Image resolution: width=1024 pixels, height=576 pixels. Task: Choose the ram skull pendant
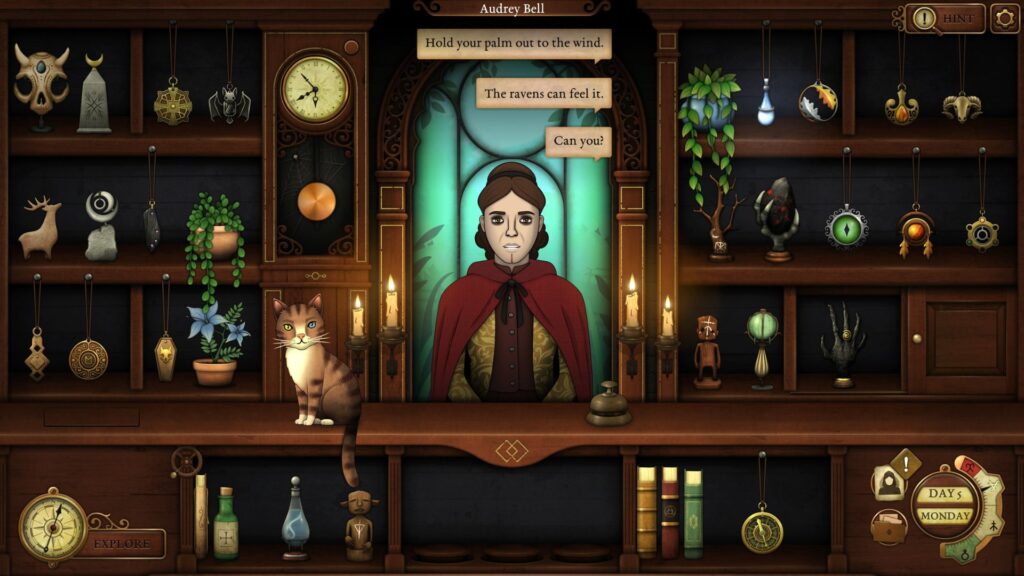point(961,104)
